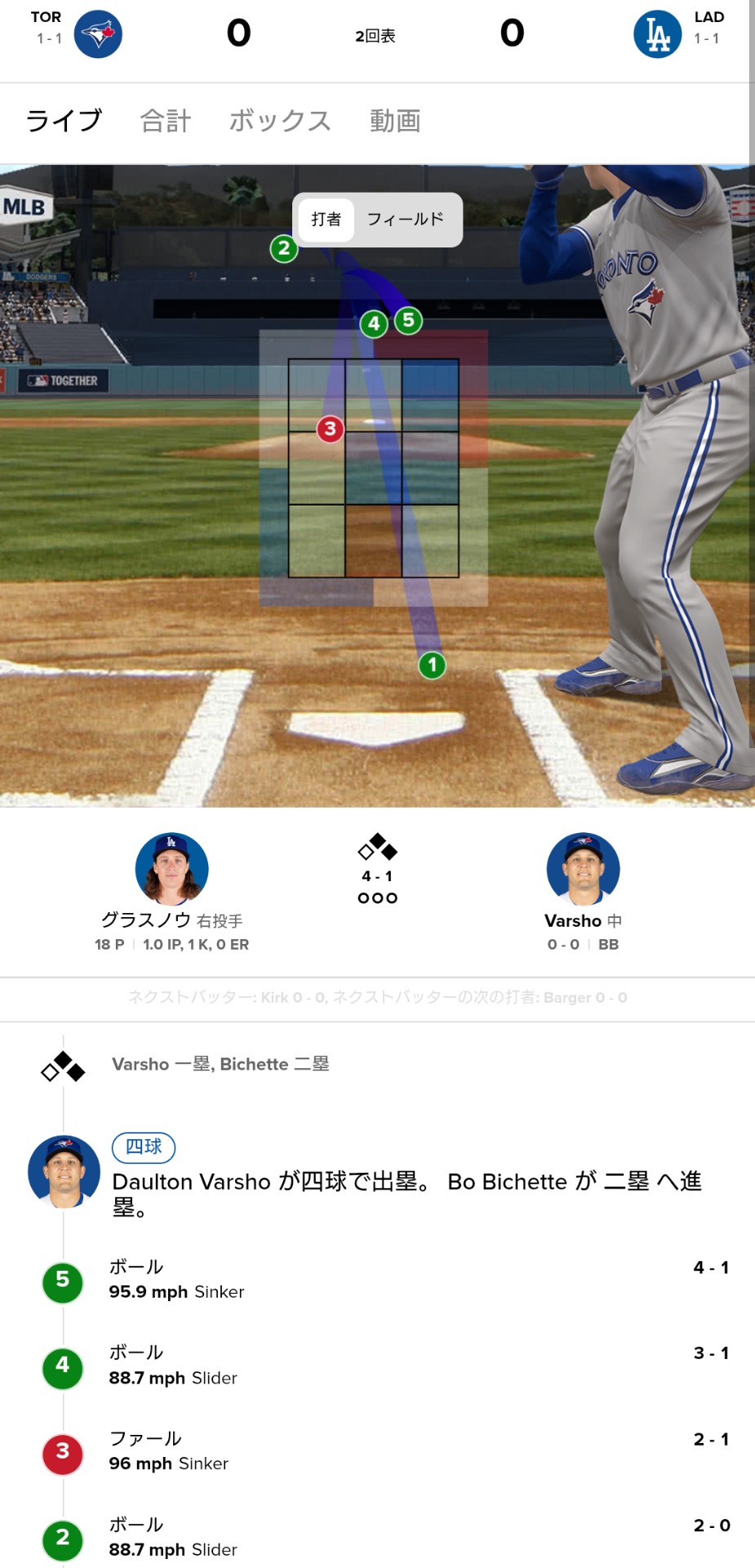
Task: Open pitcher グラスノウ's portrait
Action: coord(171,869)
